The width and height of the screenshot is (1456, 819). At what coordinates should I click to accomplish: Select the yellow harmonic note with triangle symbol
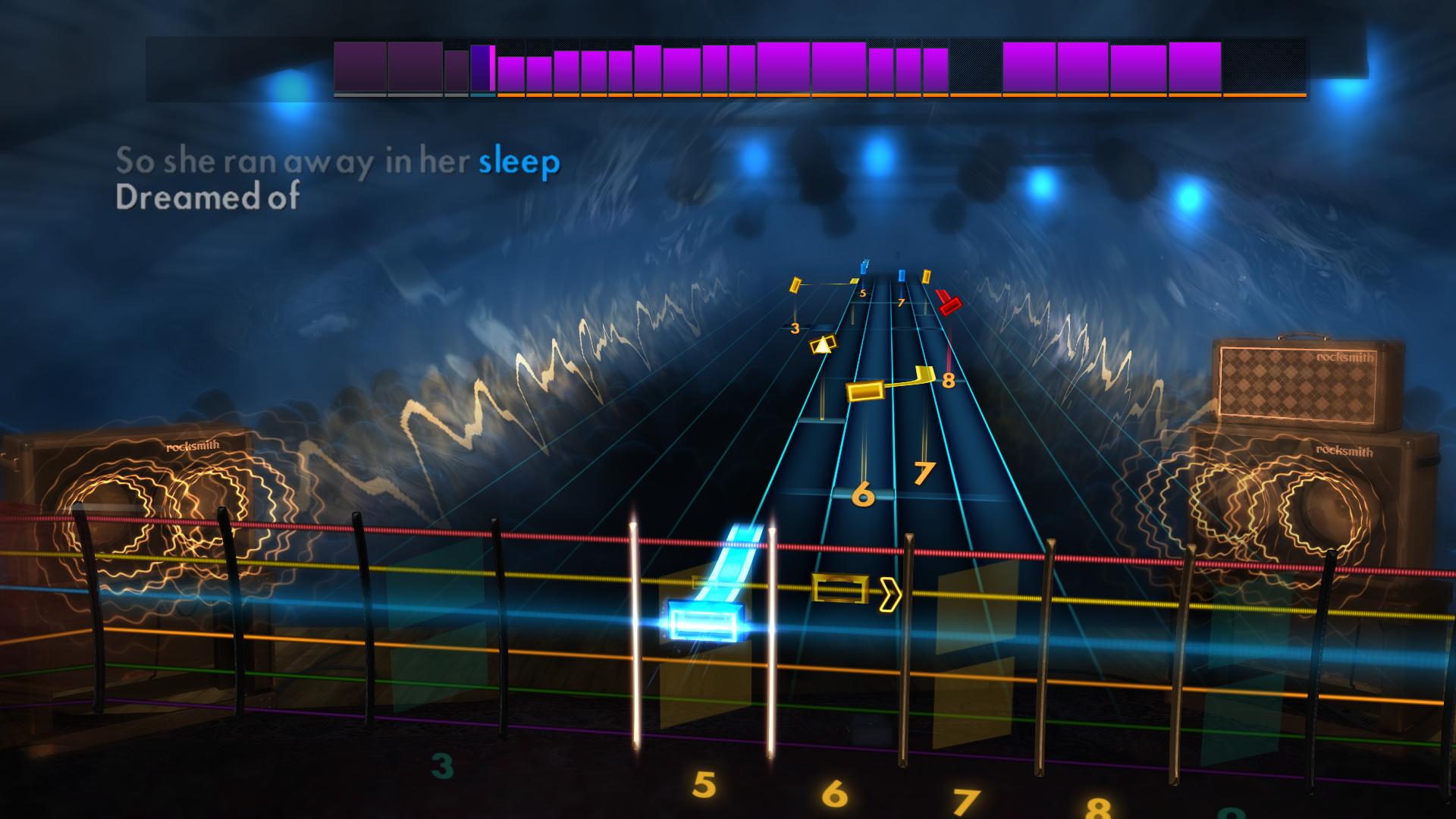point(823,346)
